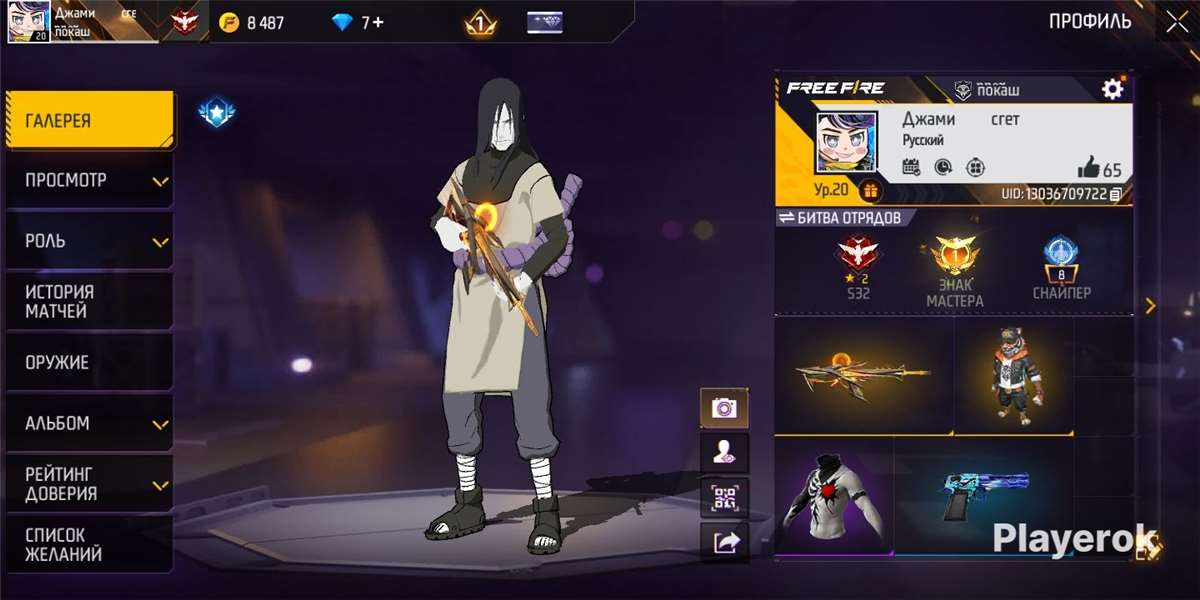
Task: Open the white jacket outfit thumbnail
Action: pos(833,495)
